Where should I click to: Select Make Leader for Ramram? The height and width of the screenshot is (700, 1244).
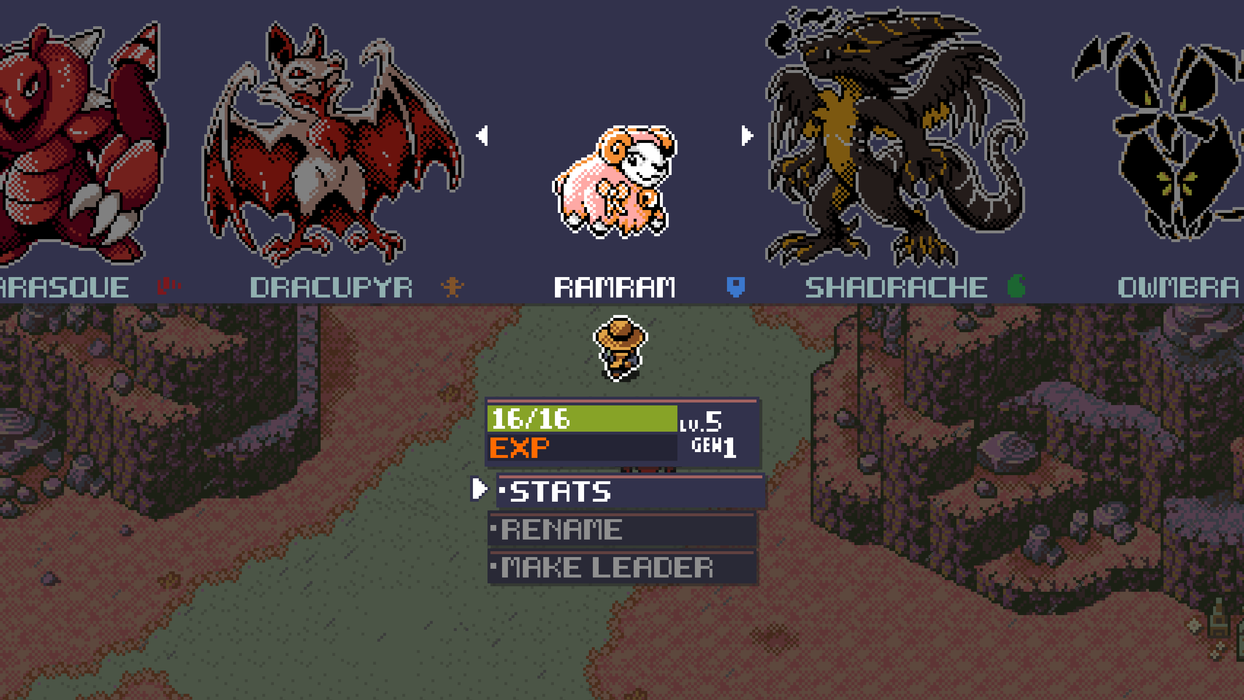pos(622,567)
